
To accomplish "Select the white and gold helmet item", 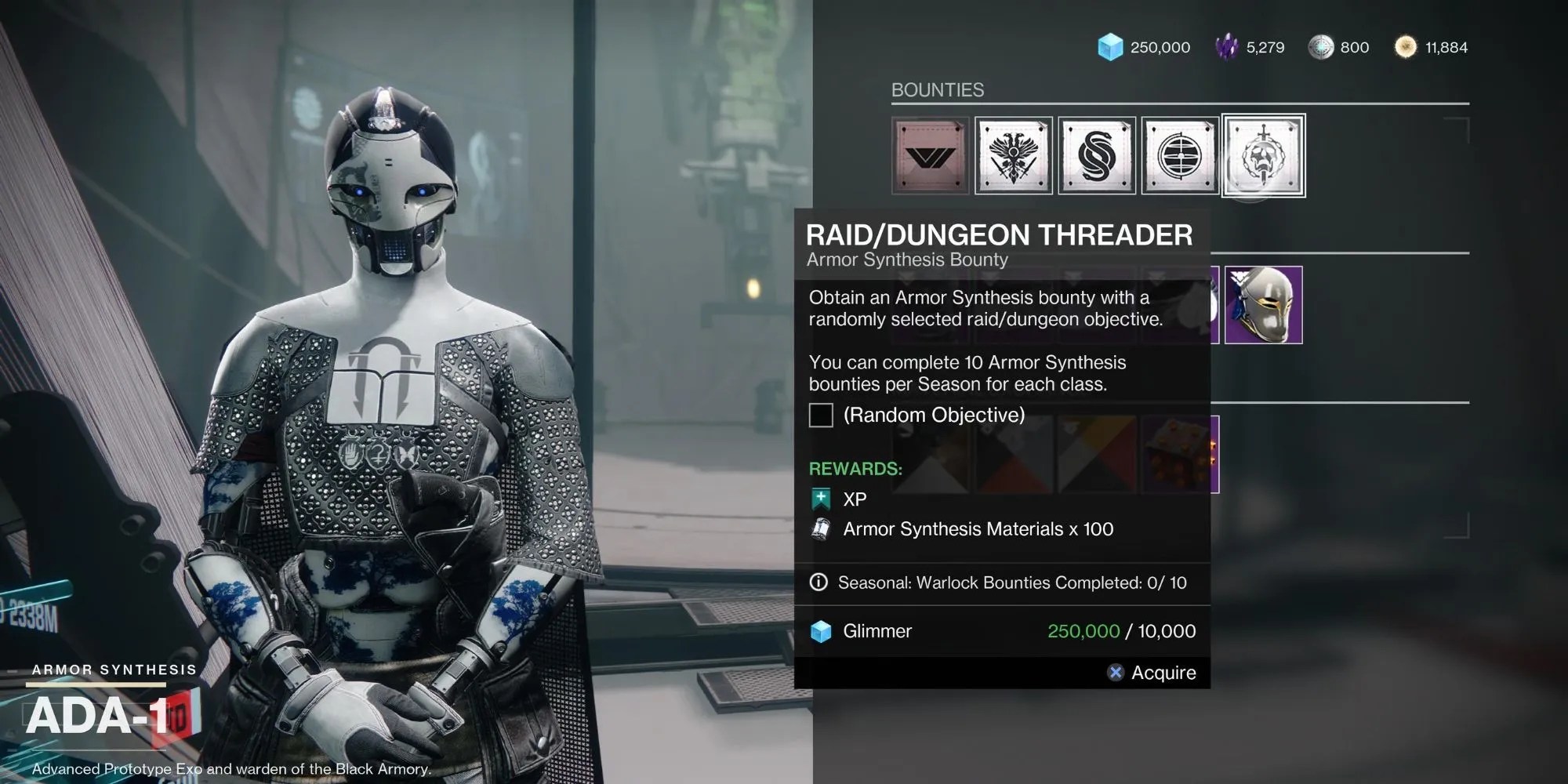I will [x=1263, y=305].
